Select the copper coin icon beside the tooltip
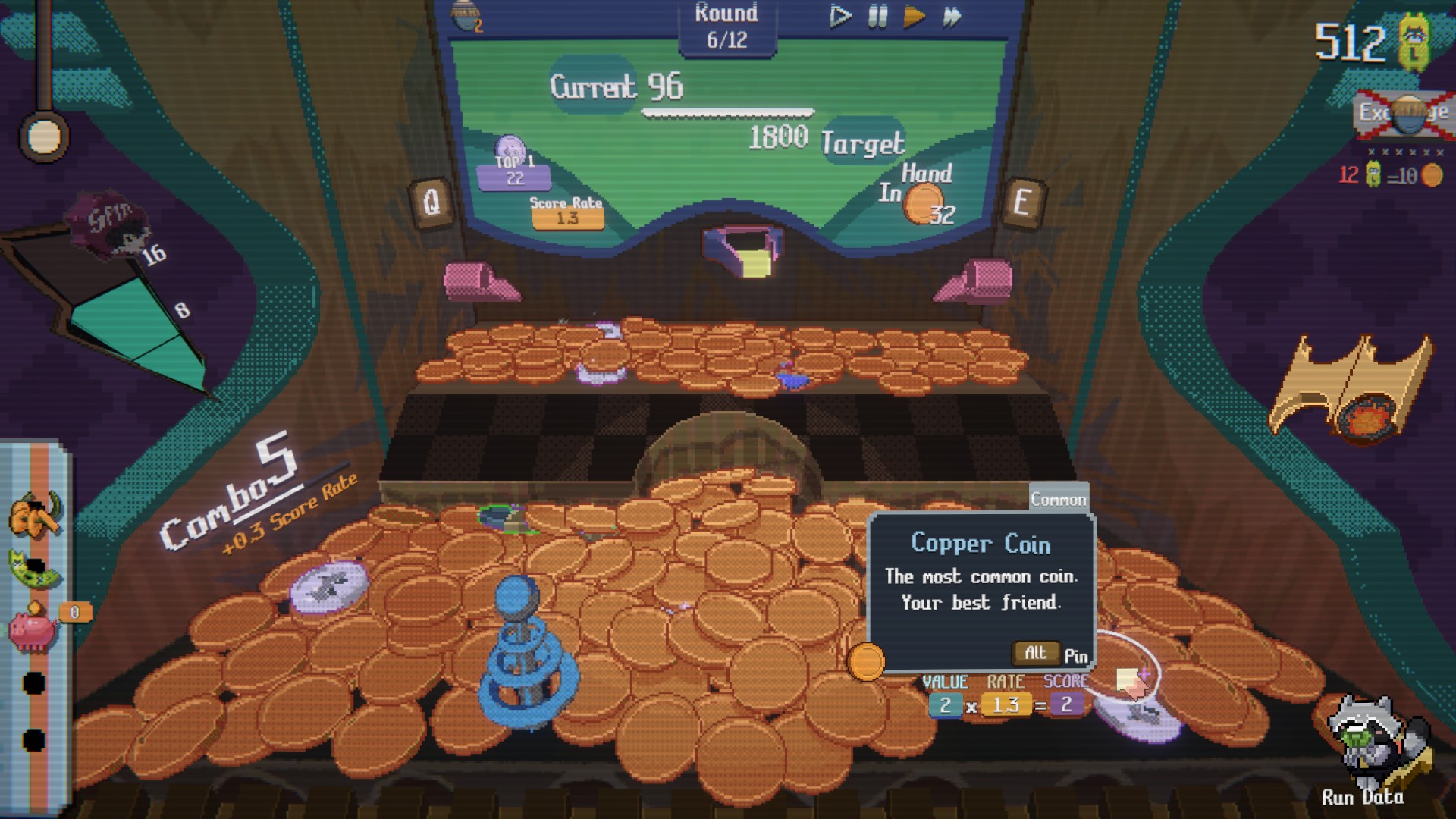Viewport: 1456px width, 819px height. click(867, 661)
